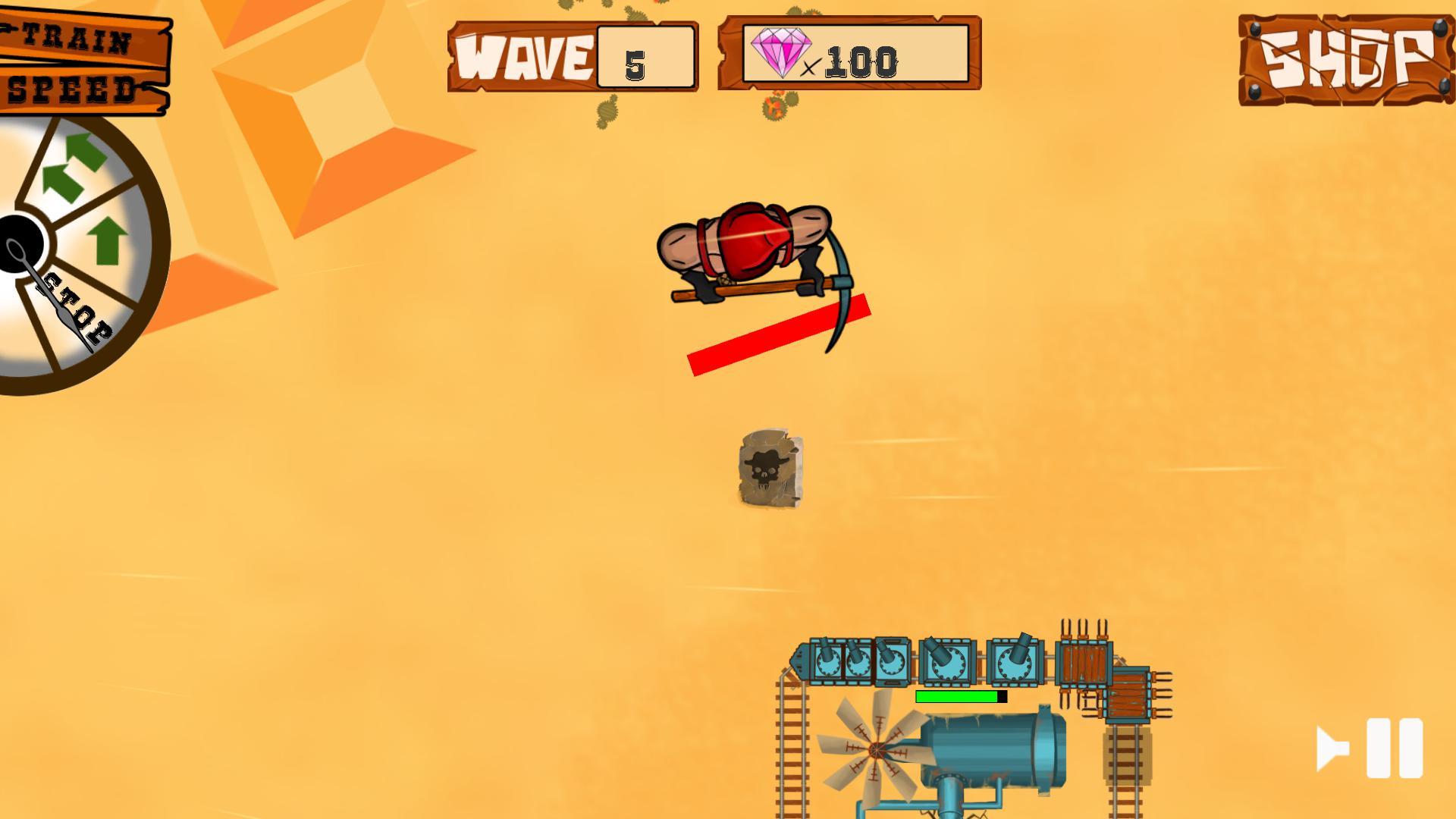
Task: Stop the train using the STOP segment
Action: coord(76,311)
